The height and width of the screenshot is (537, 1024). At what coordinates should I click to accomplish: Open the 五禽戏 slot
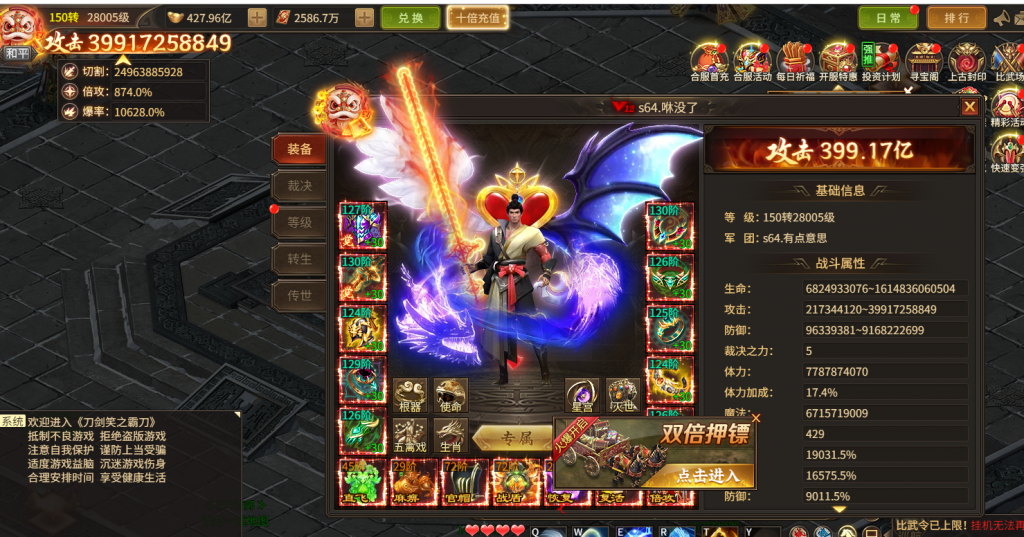click(x=409, y=435)
